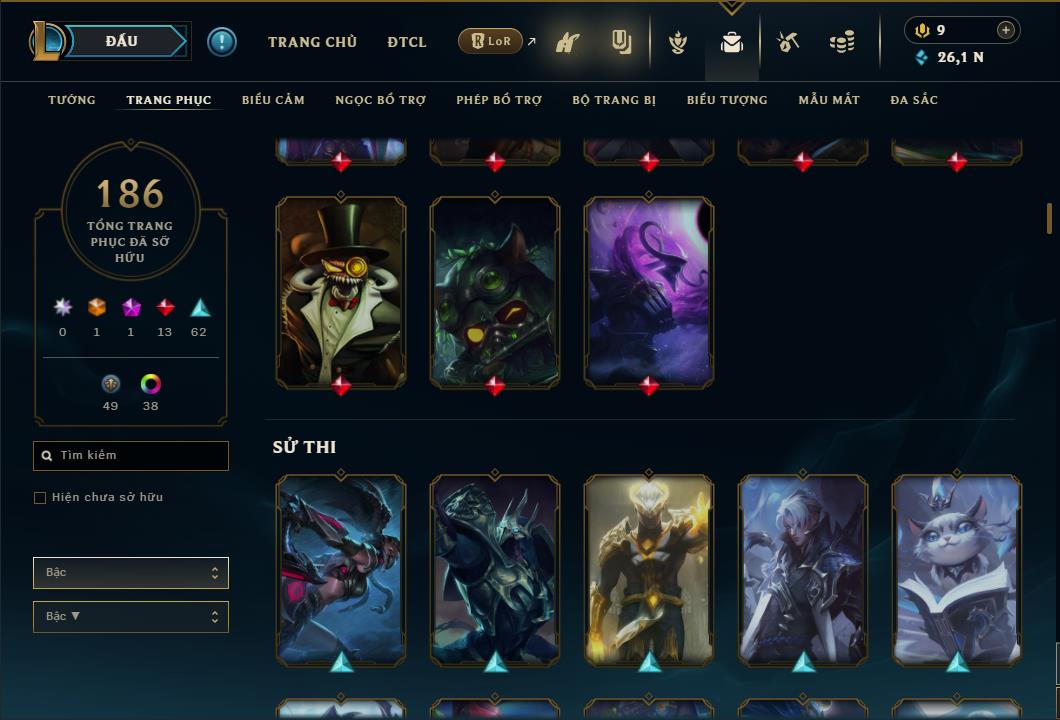Screen dimensions: 1060x720
Task: Select the golden armored skin under SỬ THI
Action: coord(649,570)
